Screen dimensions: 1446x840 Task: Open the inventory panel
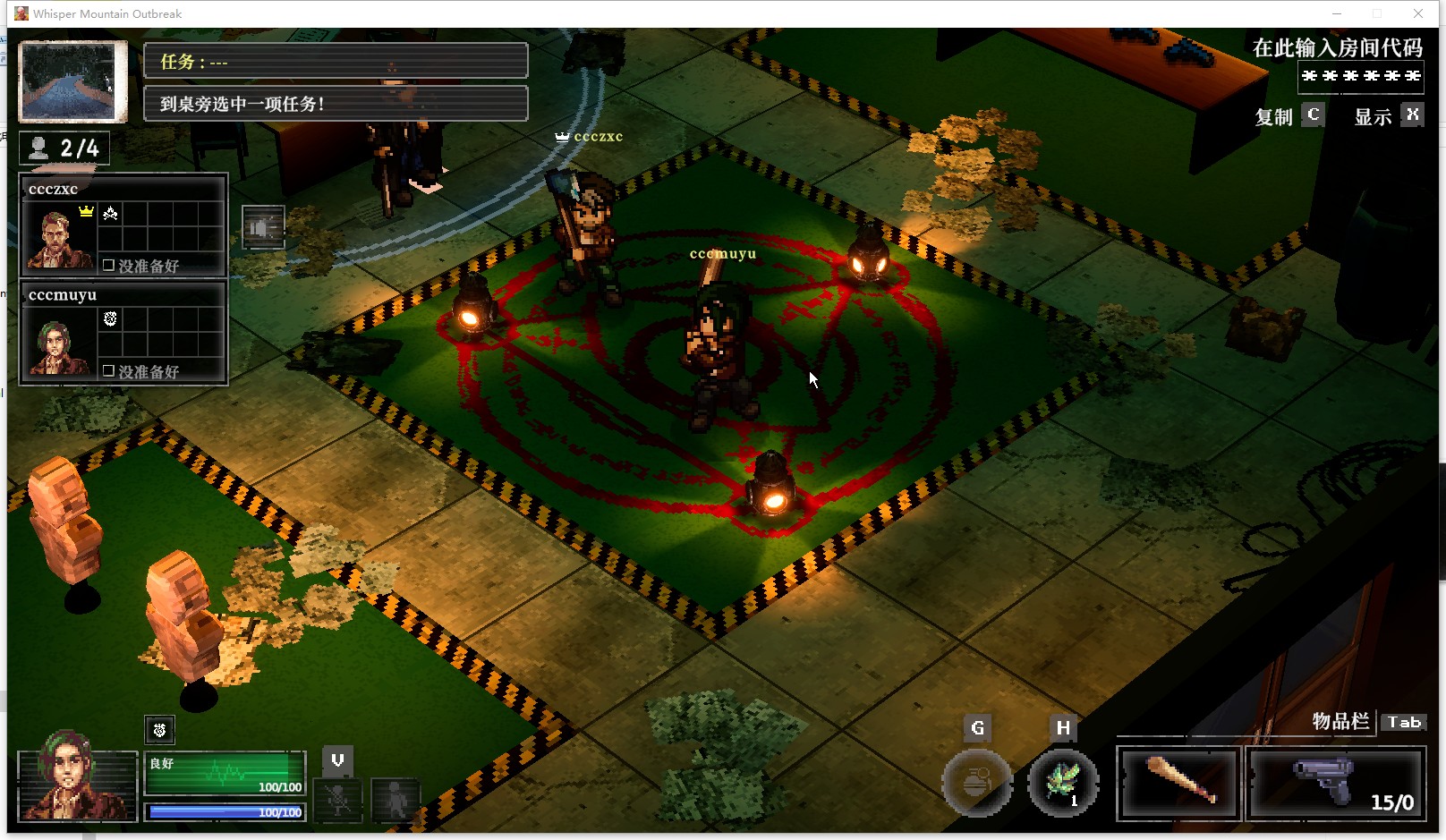click(x=1403, y=722)
